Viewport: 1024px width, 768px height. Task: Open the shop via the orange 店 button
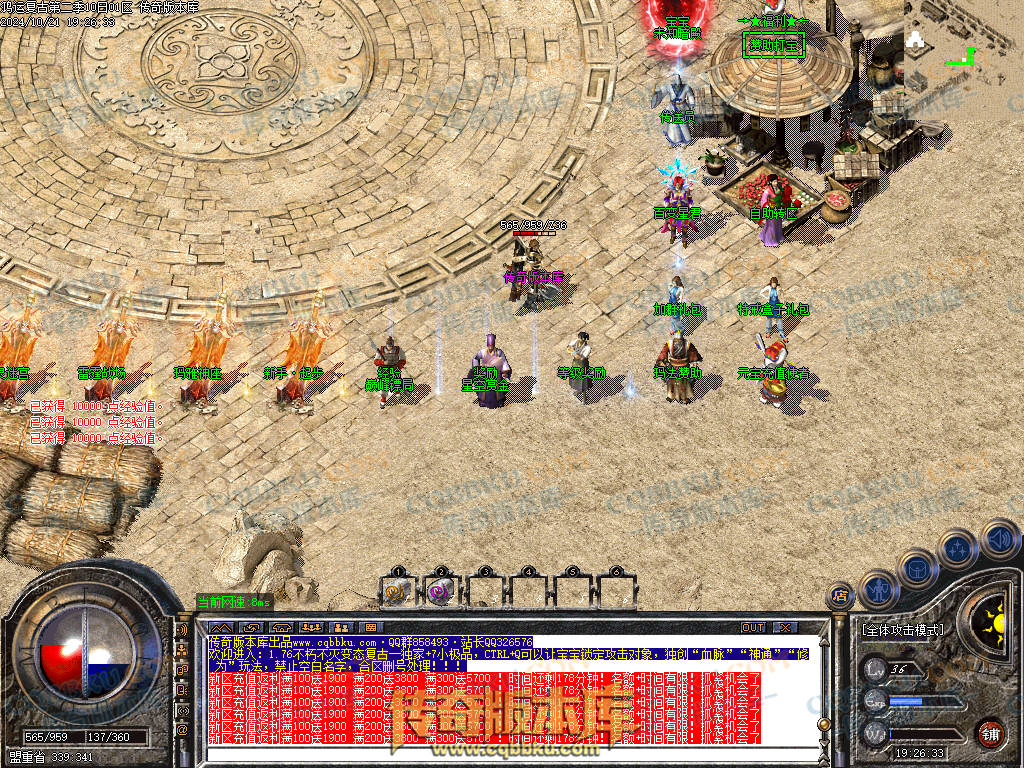coord(840,597)
